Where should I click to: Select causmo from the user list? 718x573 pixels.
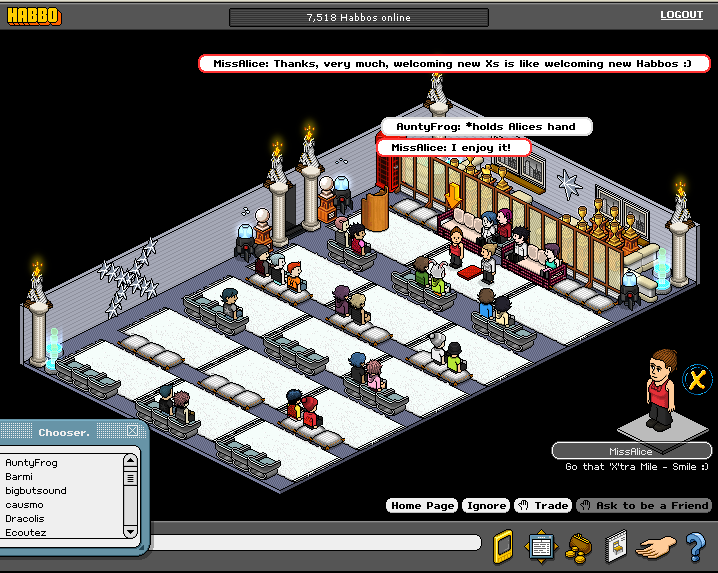(x=24, y=505)
